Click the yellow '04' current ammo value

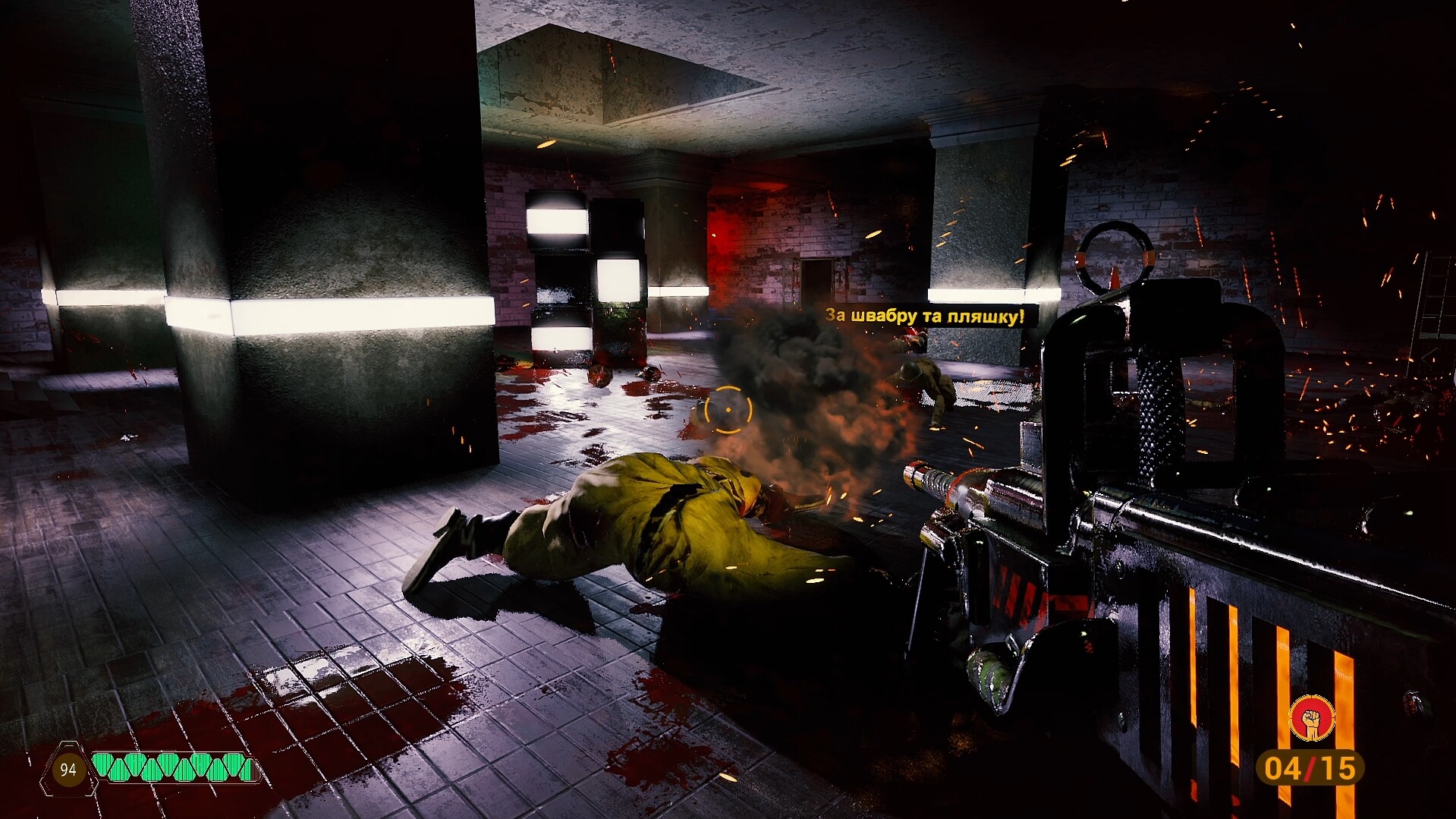[1283, 769]
